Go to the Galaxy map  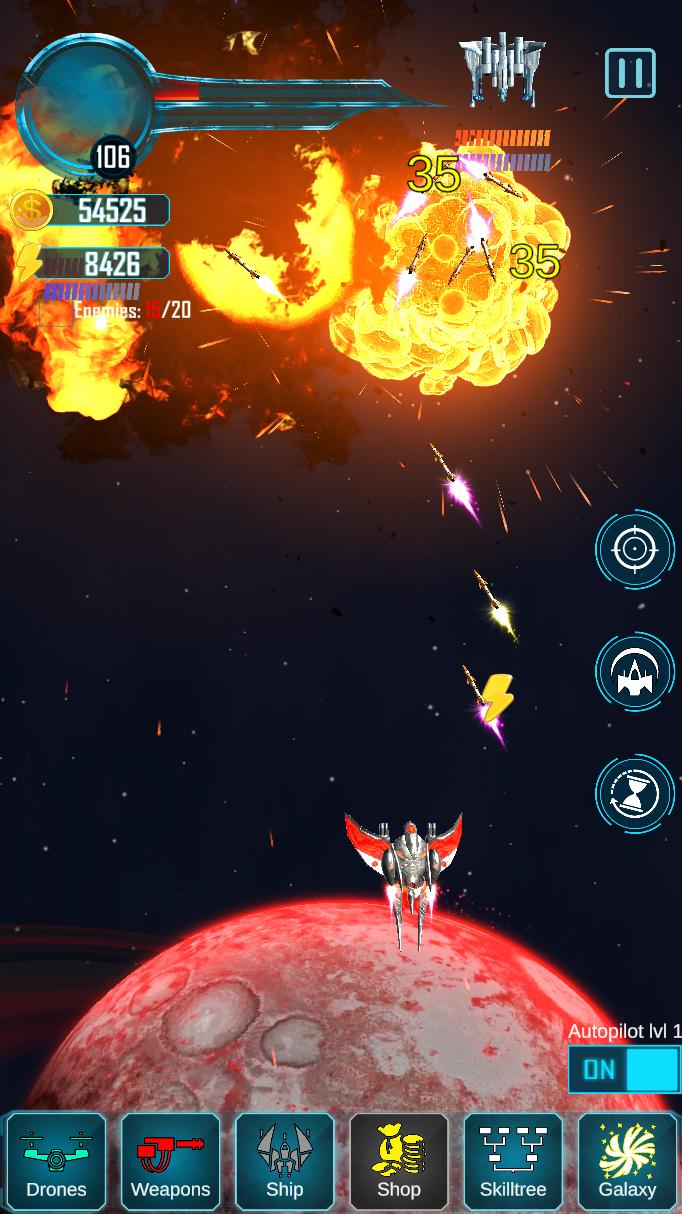[x=627, y=1161]
